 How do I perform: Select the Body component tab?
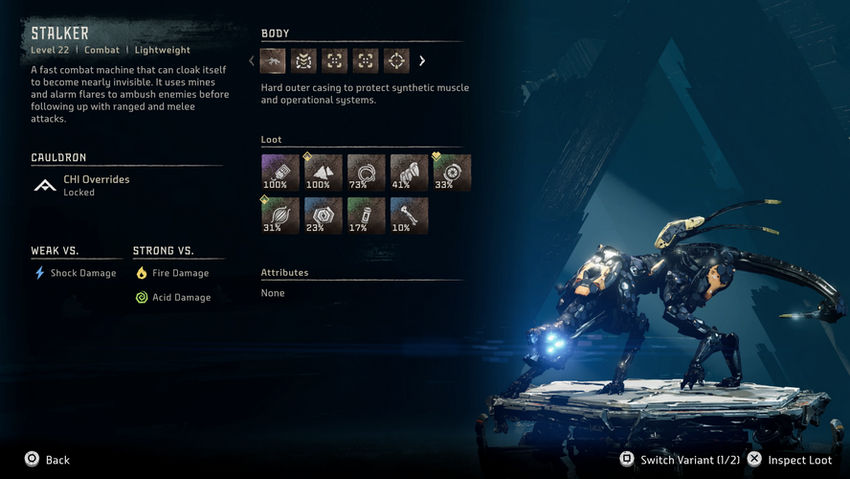pyautogui.click(x=273, y=61)
